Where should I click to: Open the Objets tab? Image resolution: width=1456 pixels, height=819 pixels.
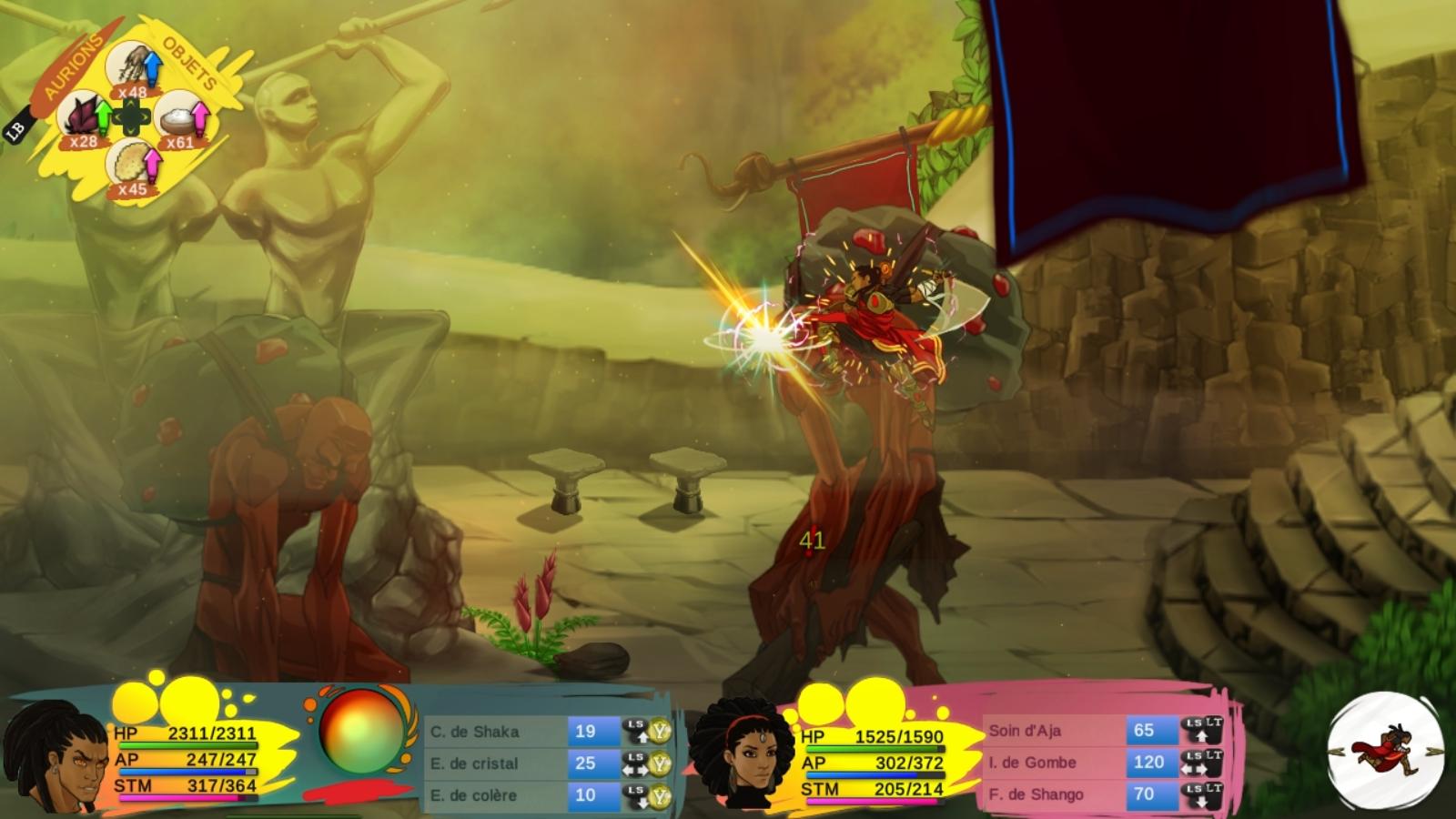pyautogui.click(x=189, y=62)
